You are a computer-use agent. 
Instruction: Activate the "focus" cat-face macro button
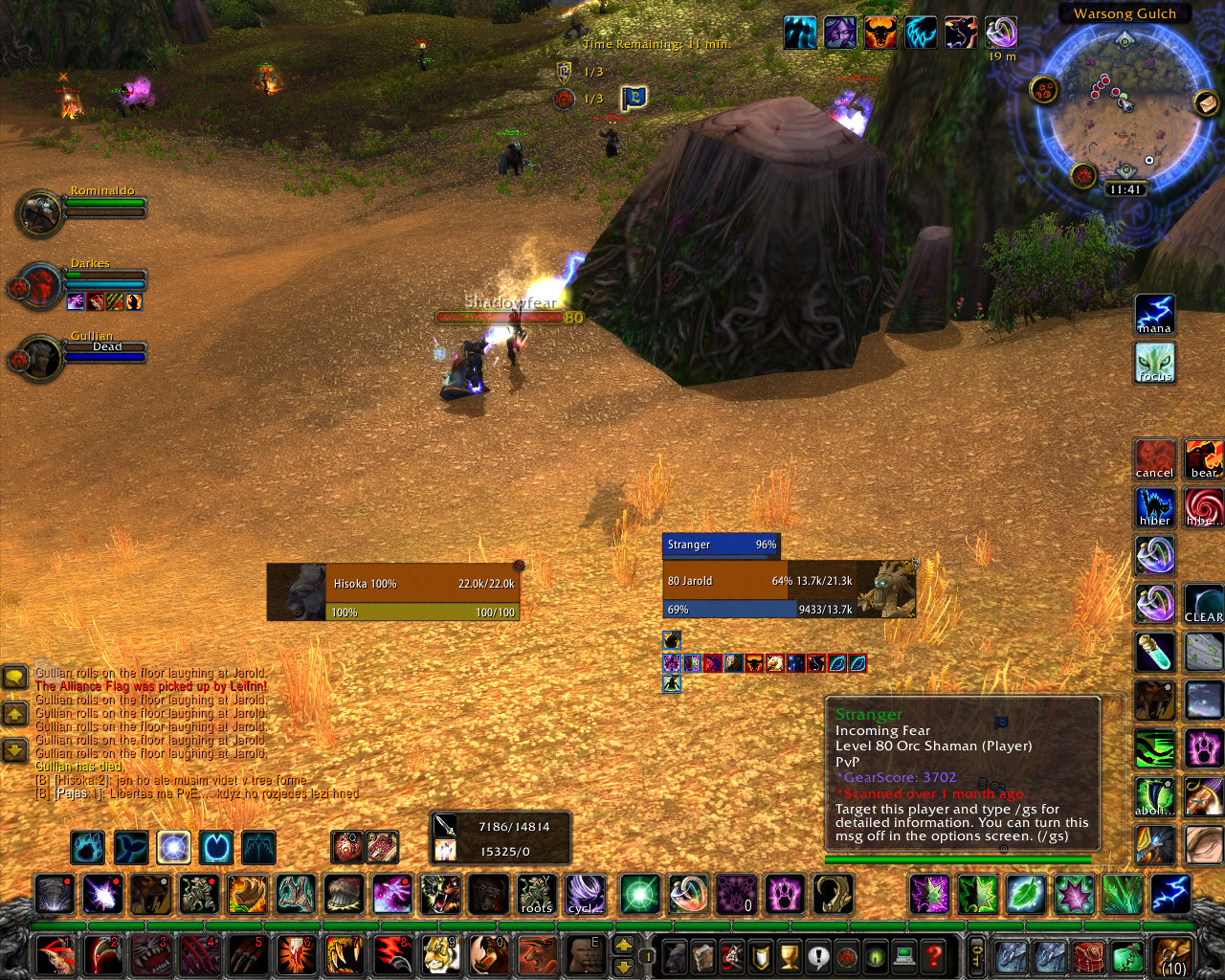[1154, 363]
